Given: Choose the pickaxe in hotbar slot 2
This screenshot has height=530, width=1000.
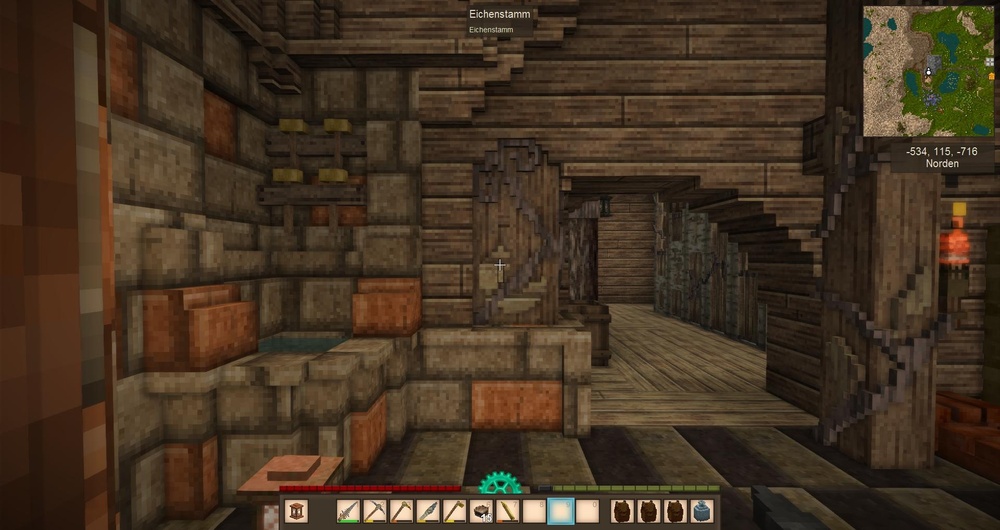Looking at the screenshot, I should coord(374,512).
